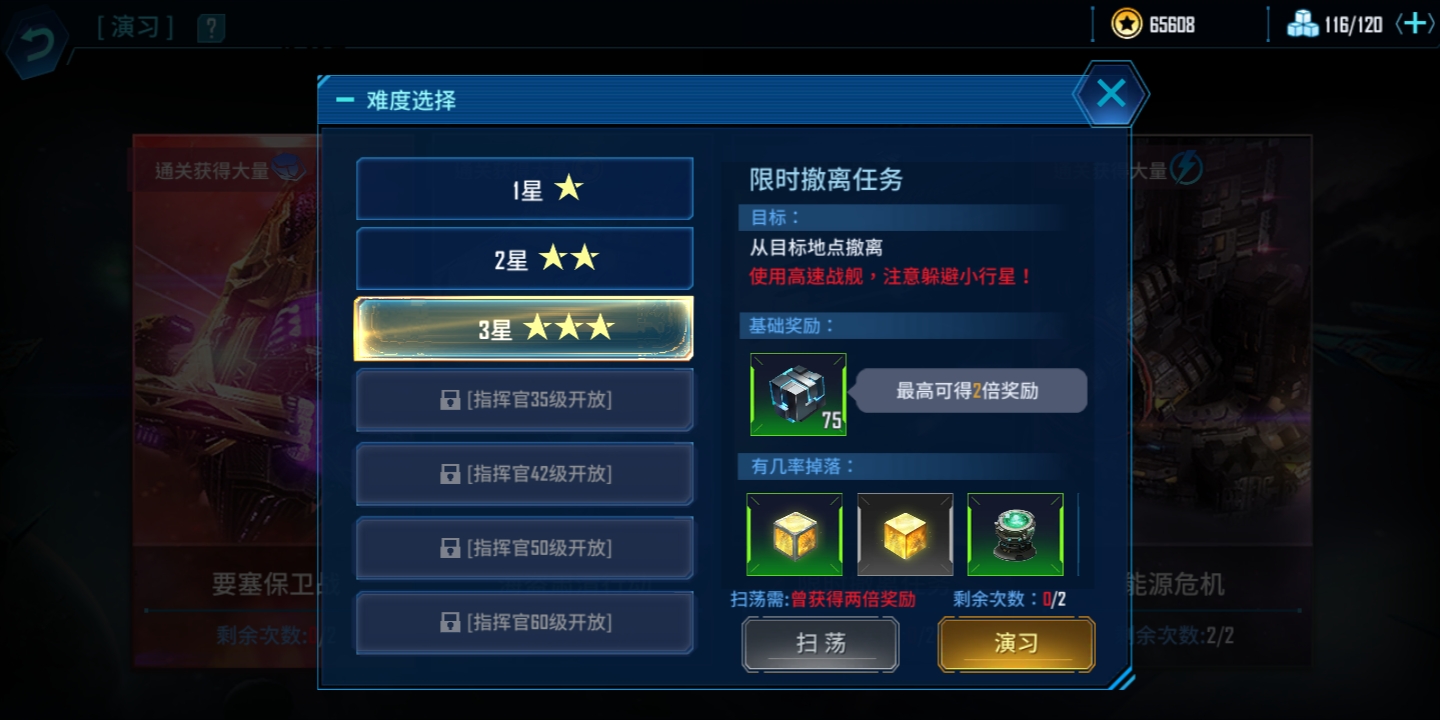Collapse the 难度选择 dialog with minus icon

[x=345, y=100]
